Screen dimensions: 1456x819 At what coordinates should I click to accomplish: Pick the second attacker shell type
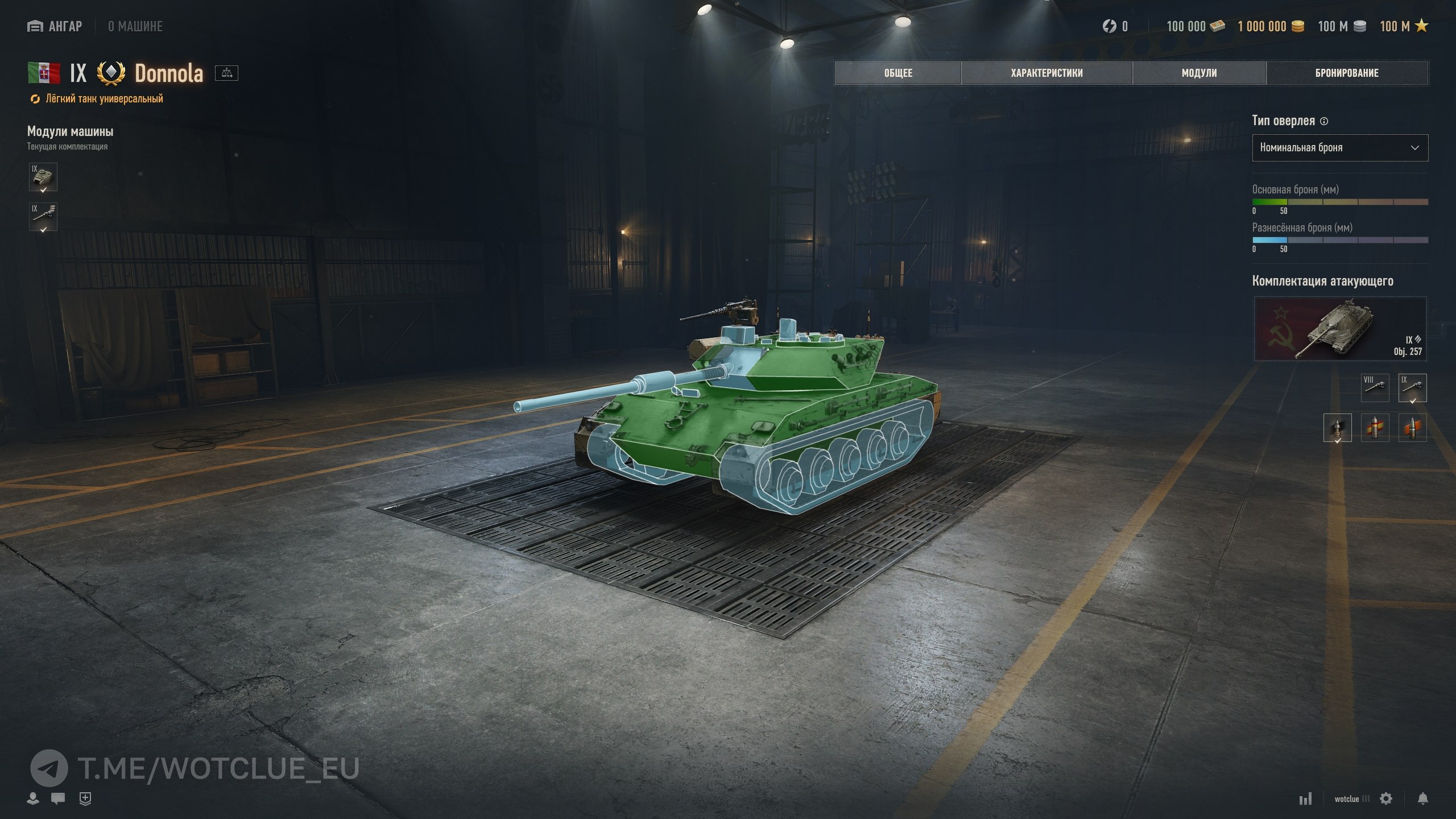click(x=1375, y=428)
